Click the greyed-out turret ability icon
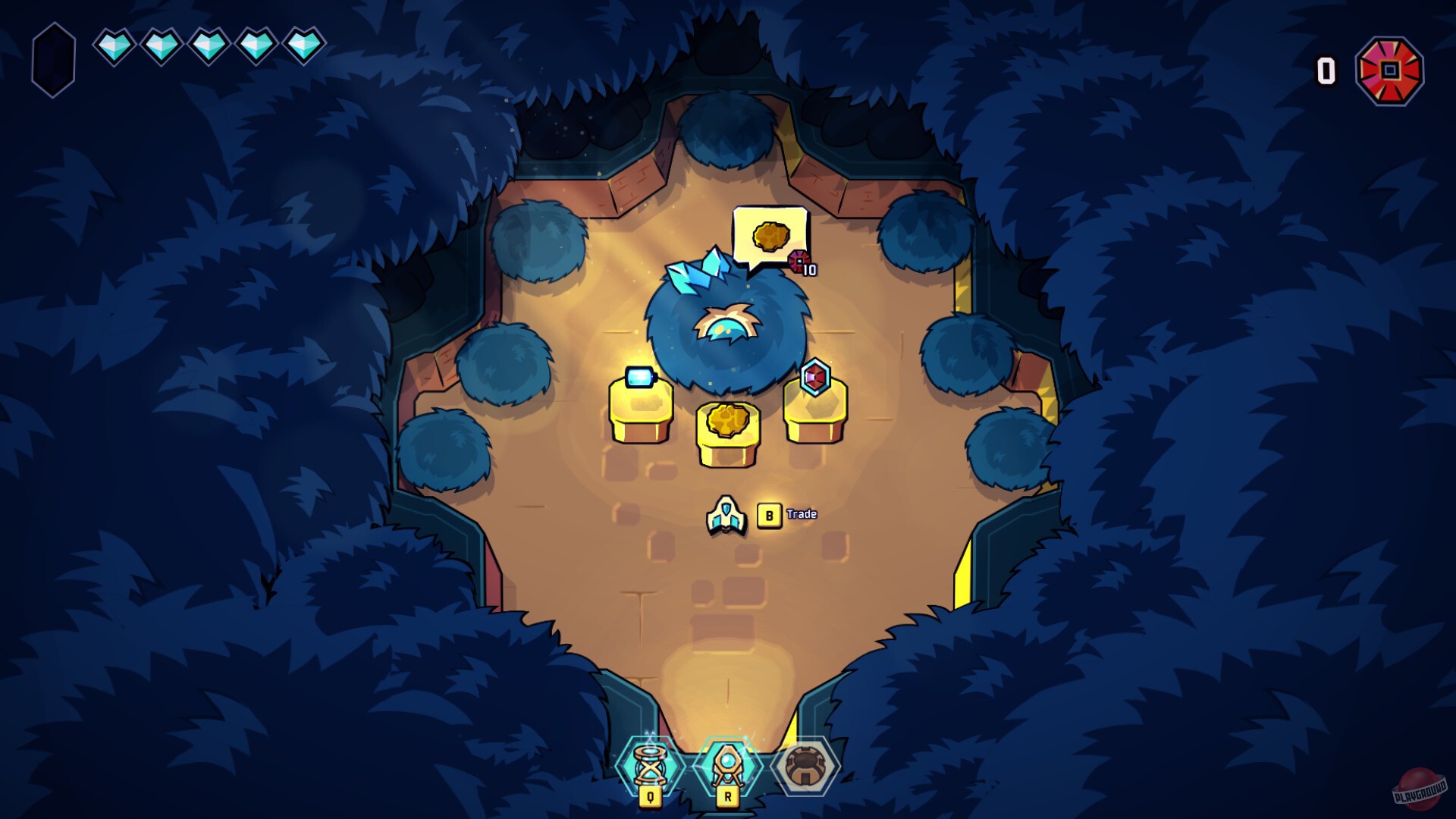The width and height of the screenshot is (1456, 819). [804, 766]
